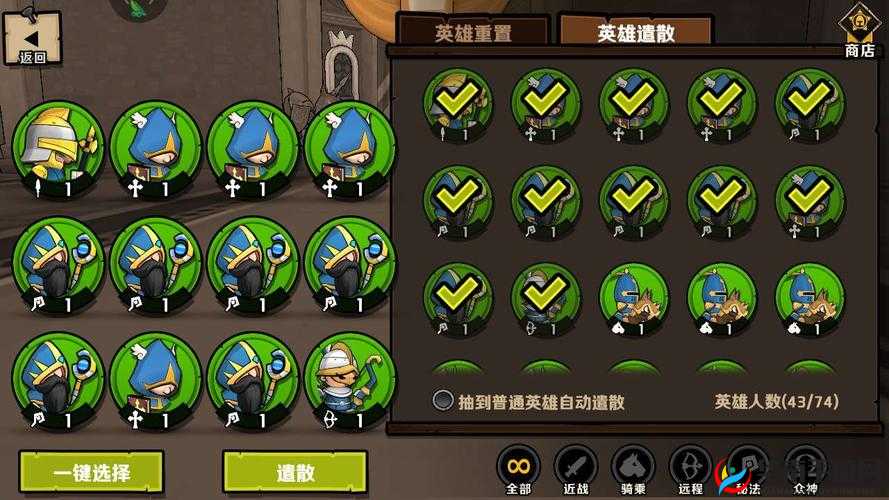Select the 英雄遣散 tab
Screen dimensions: 889x500
point(636,33)
